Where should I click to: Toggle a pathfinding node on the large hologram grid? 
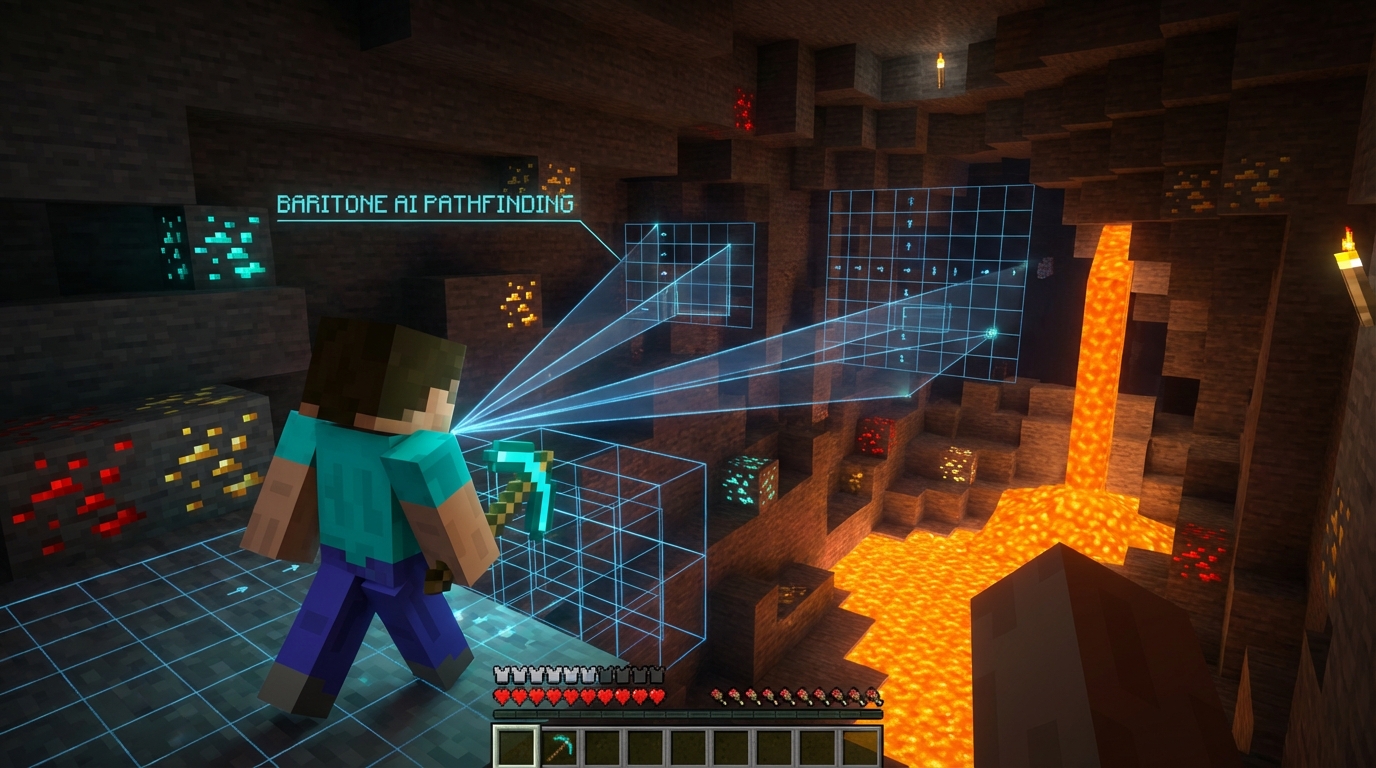click(x=905, y=270)
